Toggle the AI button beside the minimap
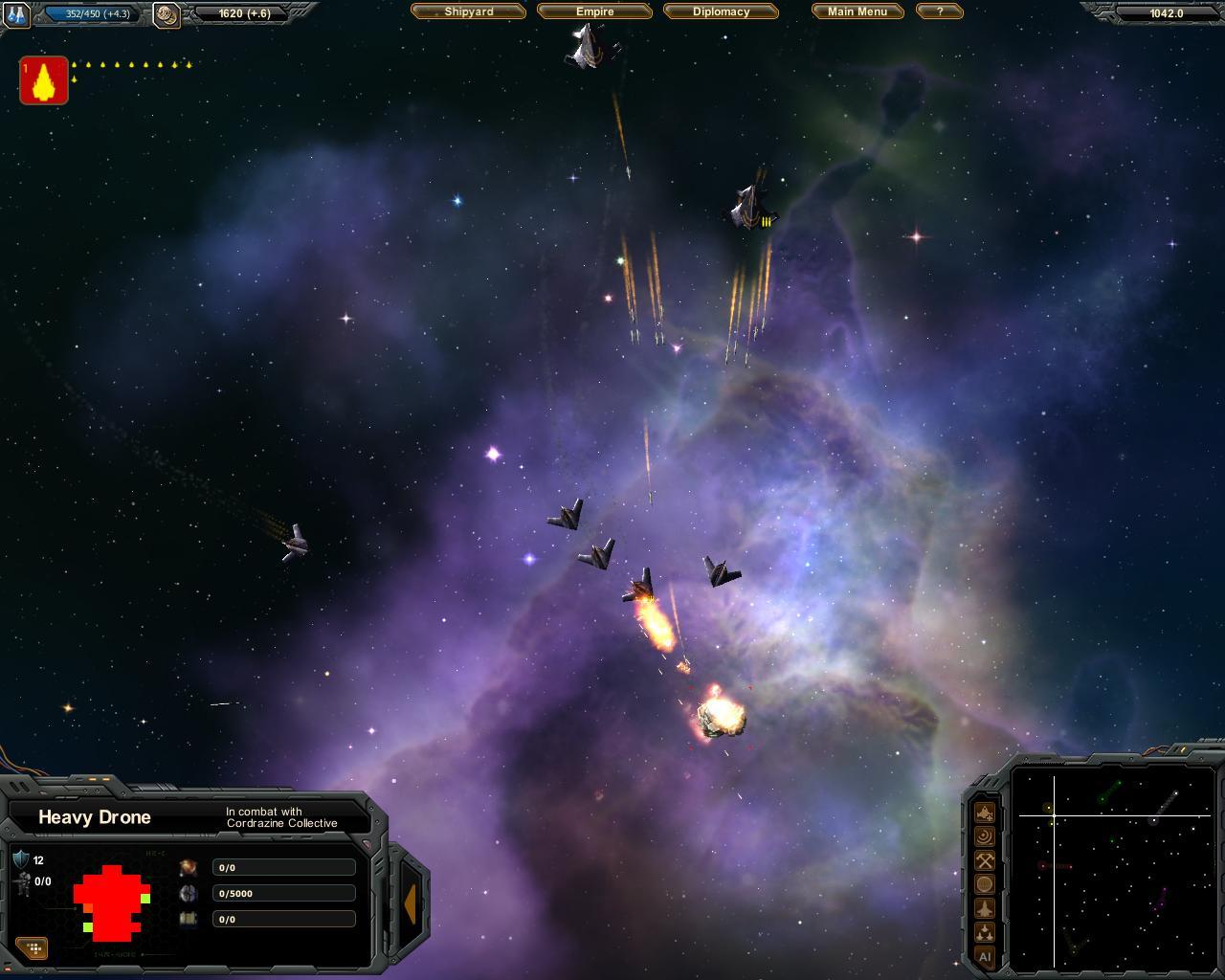Screen dimensions: 1225x980 (x=985, y=956)
